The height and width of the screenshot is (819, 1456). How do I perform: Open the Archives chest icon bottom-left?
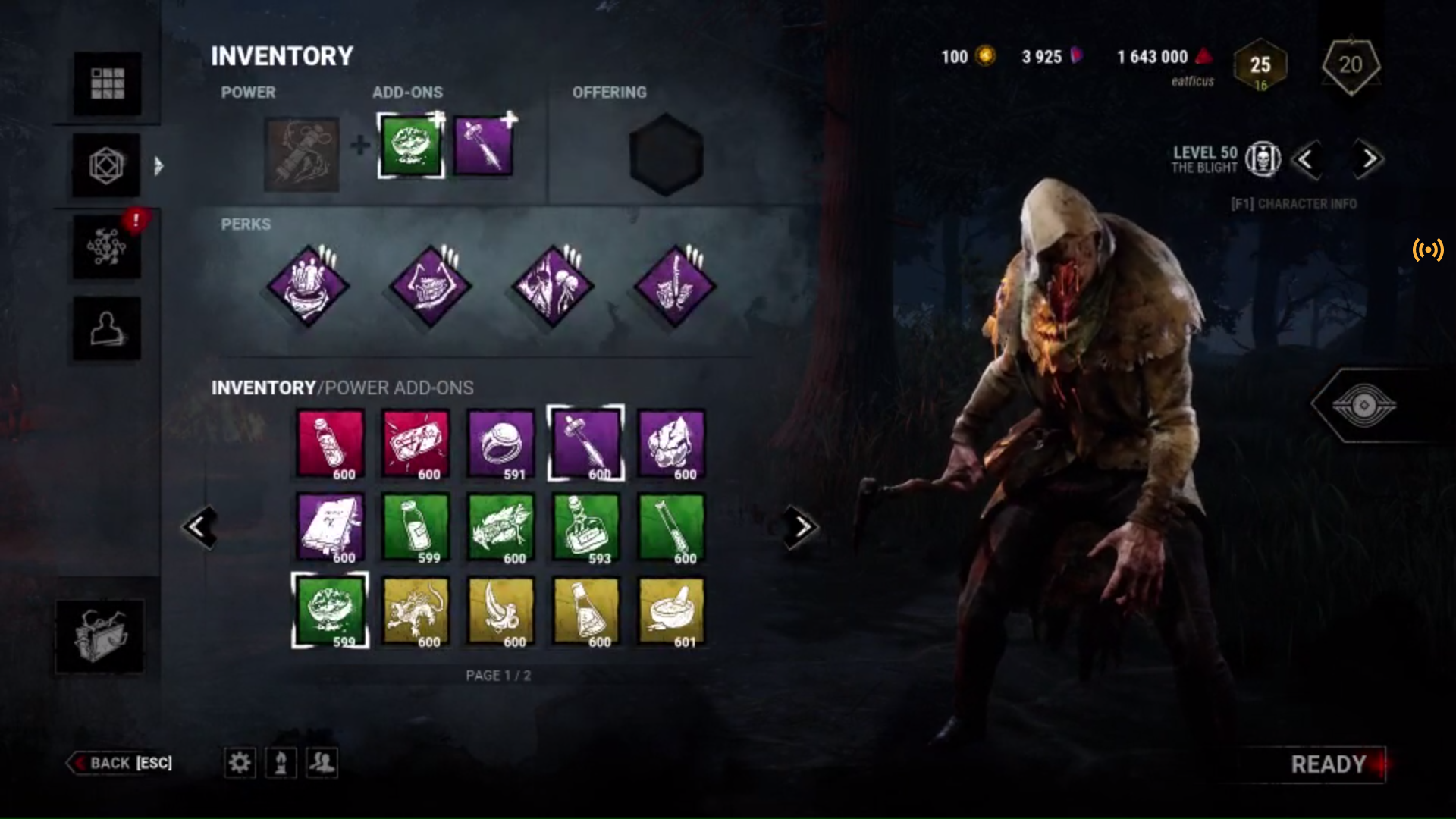pyautogui.click(x=99, y=635)
